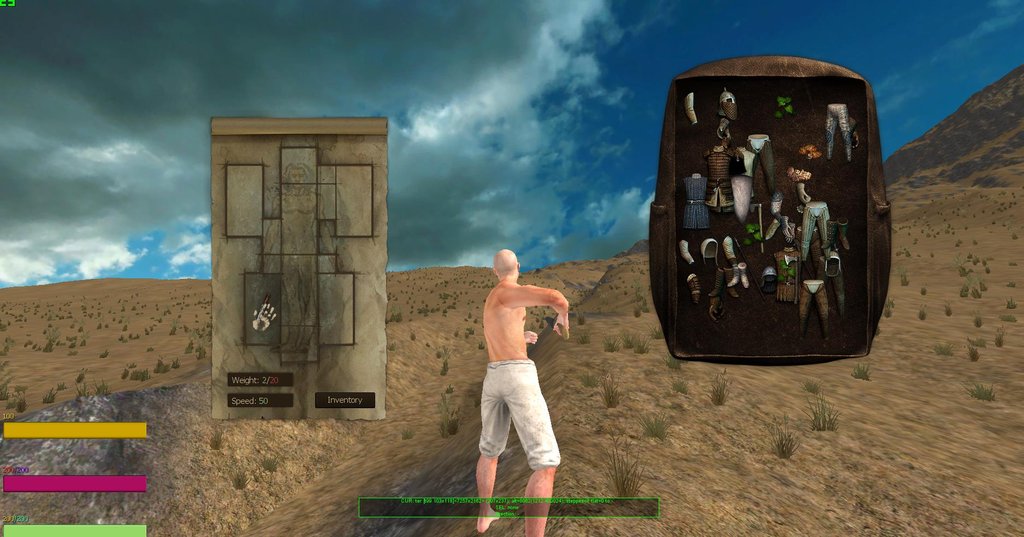Viewport: 1024px width, 537px height.
Task: Select the blue quilted tunic in backpack
Action: click(x=693, y=200)
